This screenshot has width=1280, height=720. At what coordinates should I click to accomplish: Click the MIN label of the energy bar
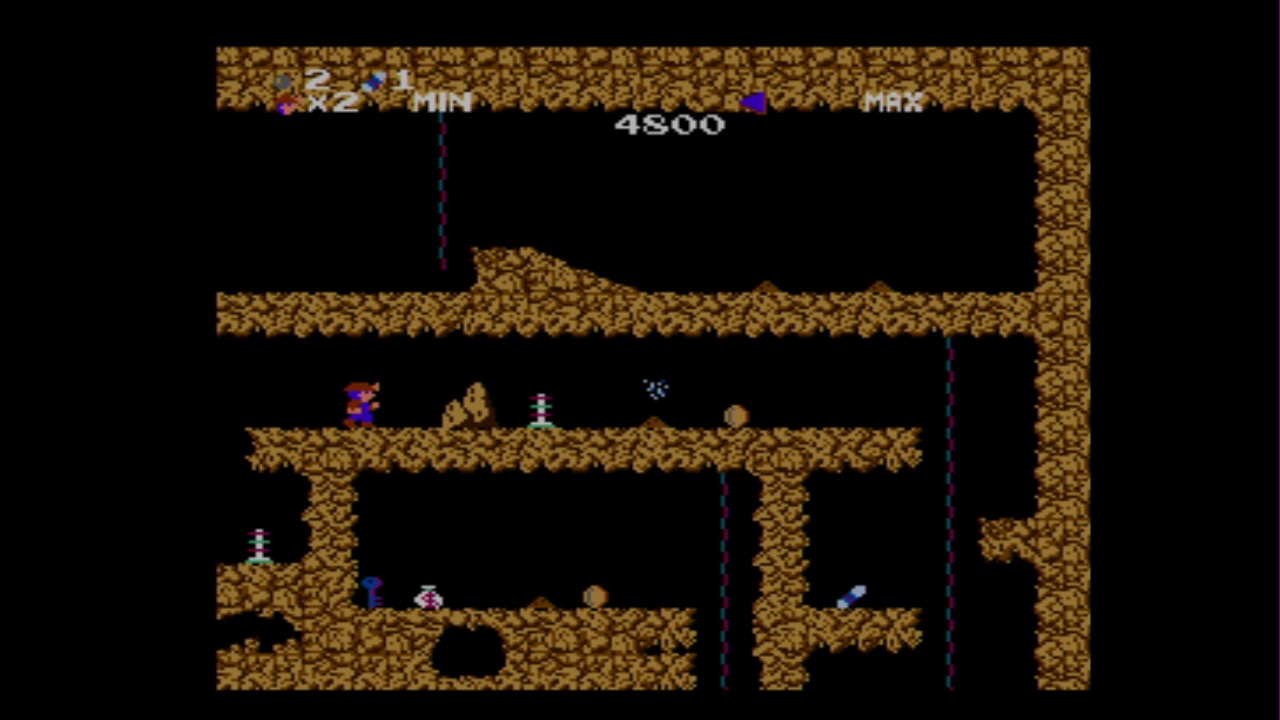coord(441,102)
